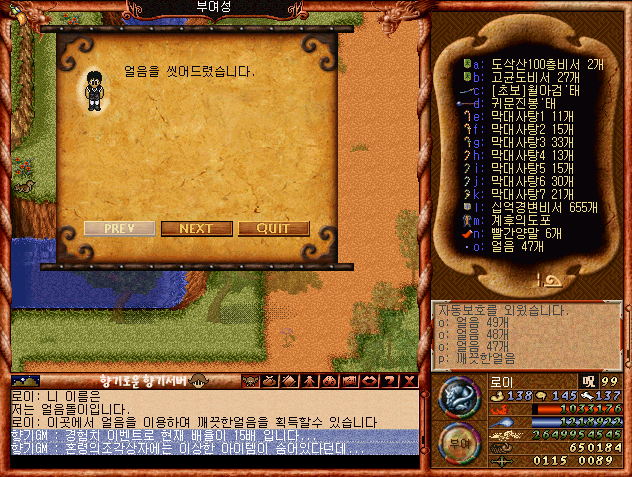Go back with the PREV button
The image size is (632, 477).
(119, 228)
